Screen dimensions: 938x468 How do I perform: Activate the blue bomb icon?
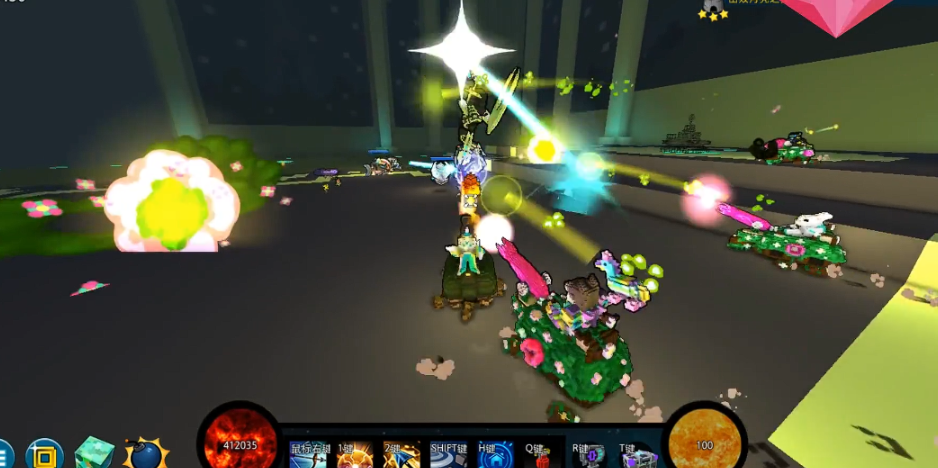(x=146, y=454)
